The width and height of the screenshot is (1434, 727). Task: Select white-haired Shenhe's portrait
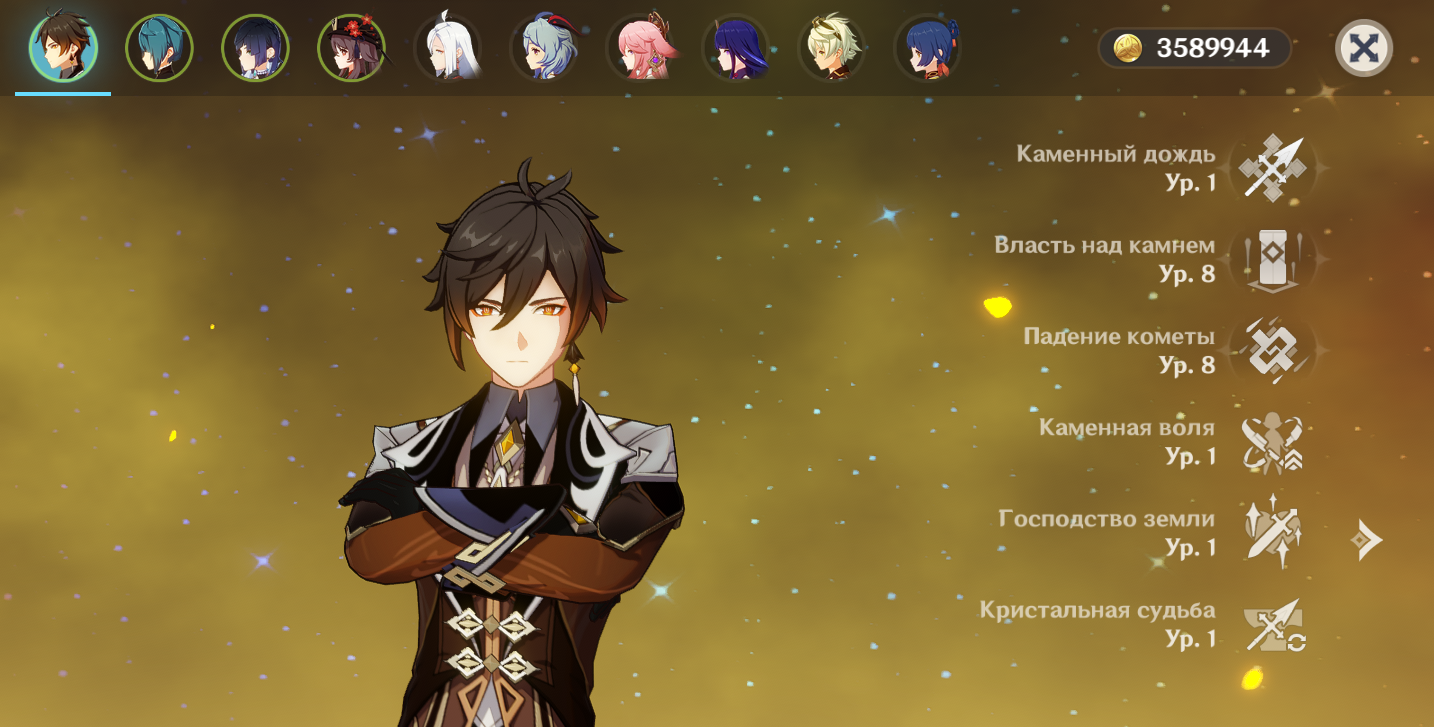[447, 48]
